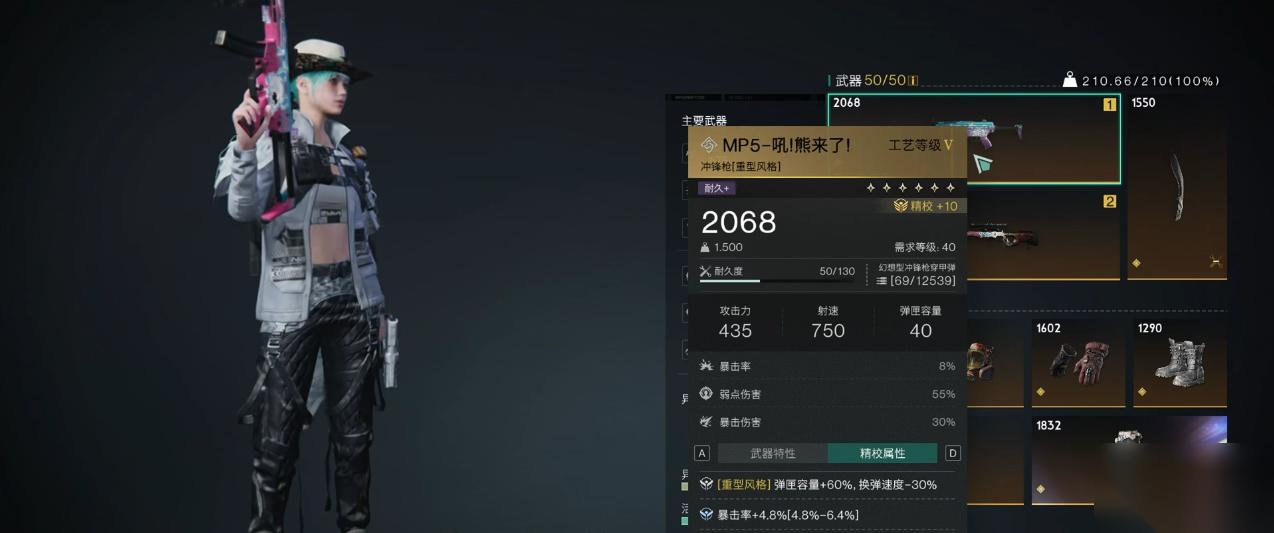This screenshot has height=533, width=1274.
Task: Switch to the 精校属性 tab
Action: (882, 453)
